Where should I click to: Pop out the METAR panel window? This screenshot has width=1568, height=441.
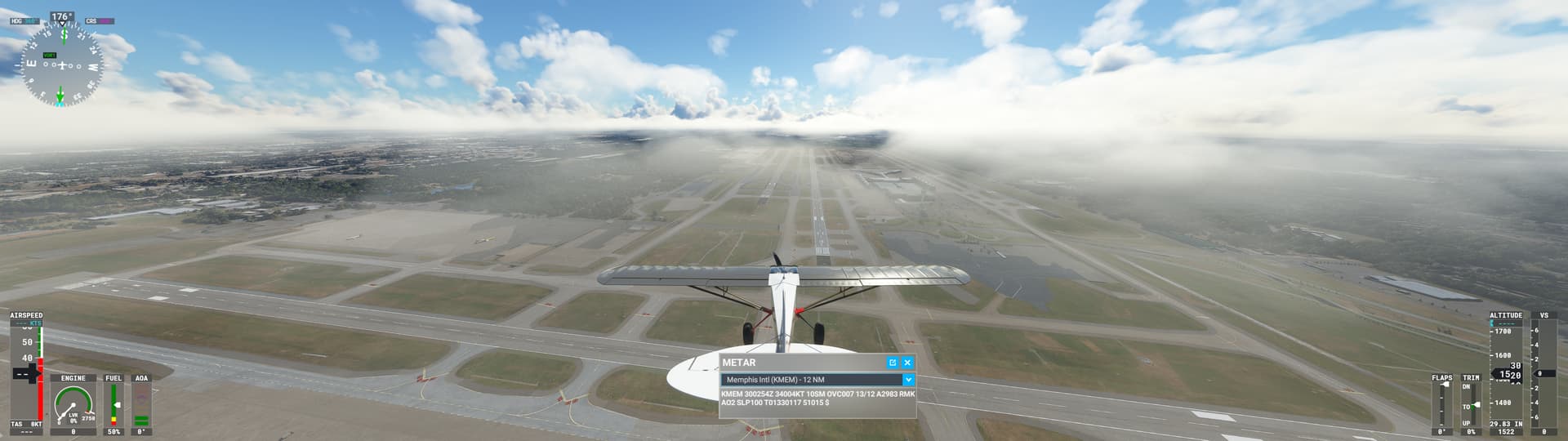pos(893,363)
